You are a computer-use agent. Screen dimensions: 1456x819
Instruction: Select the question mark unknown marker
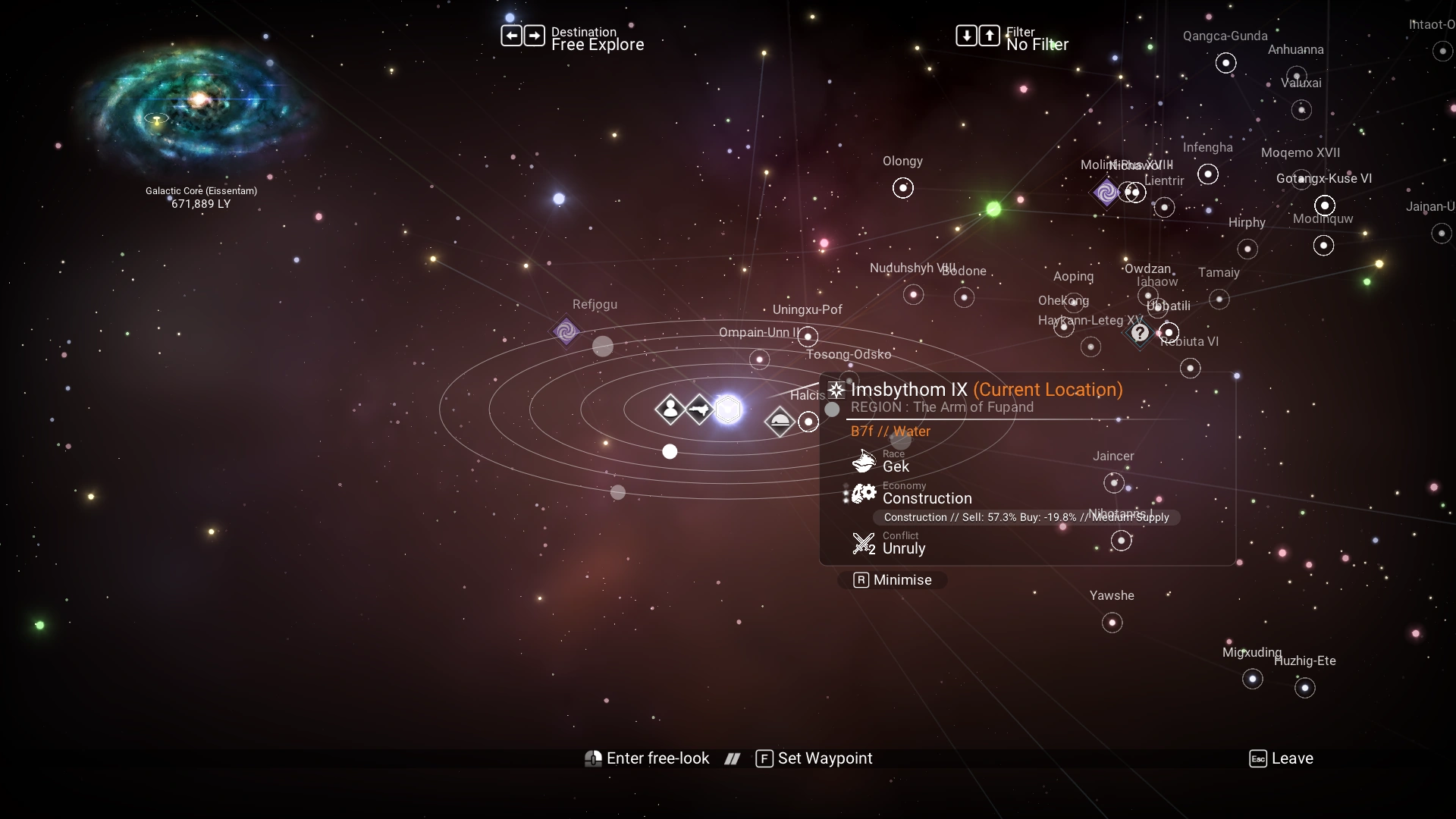[x=1139, y=333]
